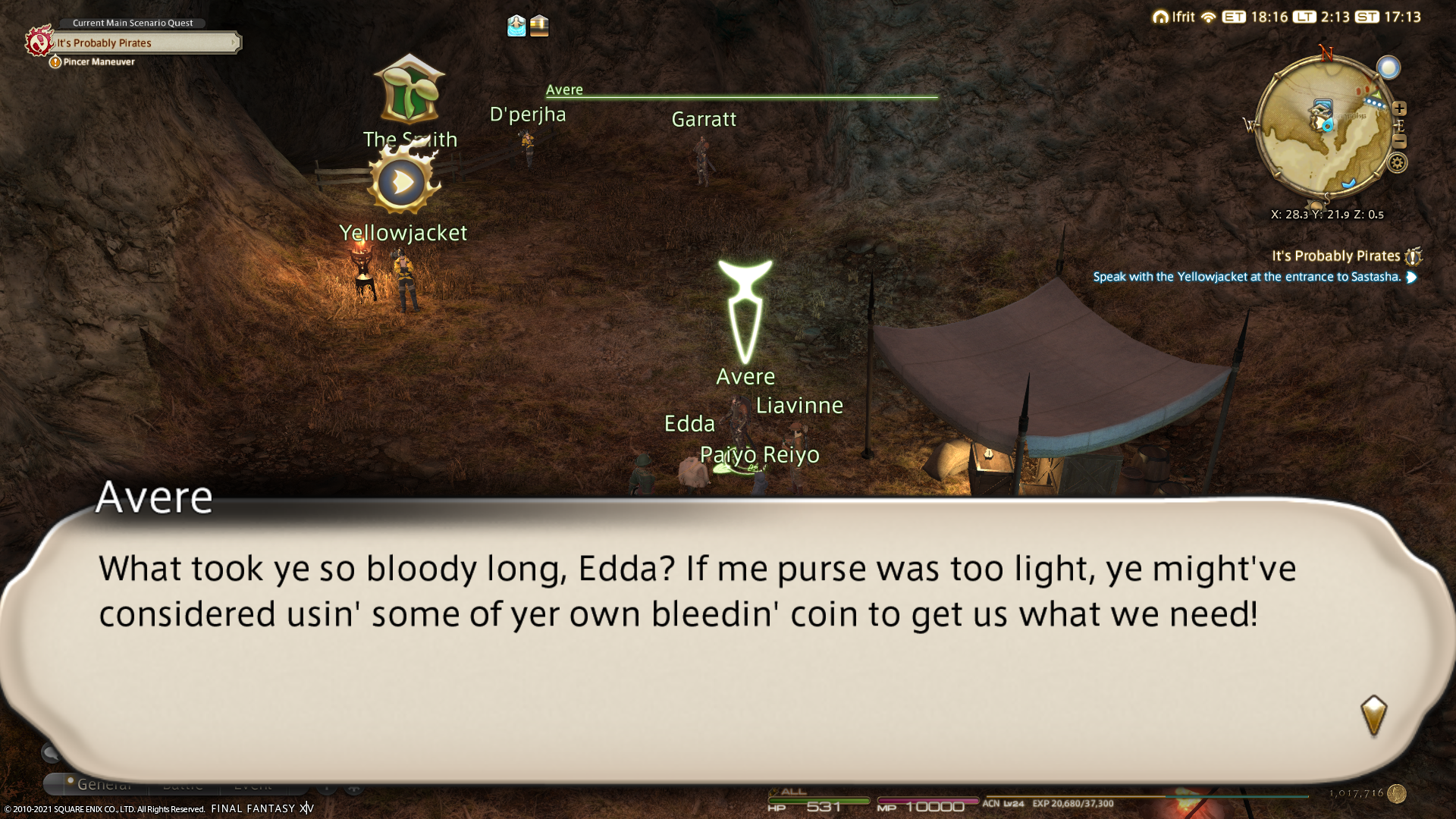
Task: Select the Pincer Maneuver side quest entry
Action: coord(99,62)
